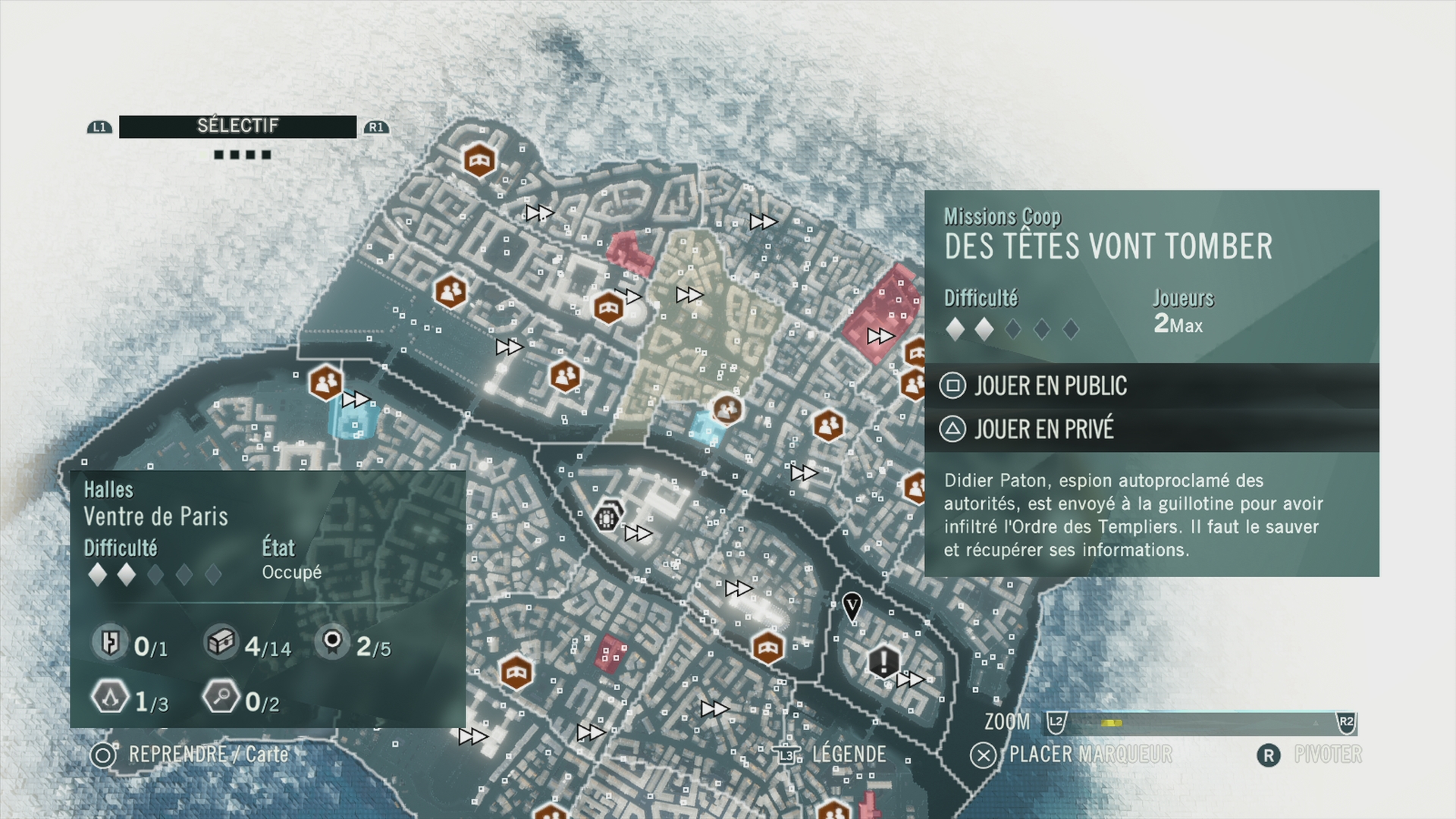Select the black V pin map marker
The image size is (1456, 819).
(x=852, y=607)
